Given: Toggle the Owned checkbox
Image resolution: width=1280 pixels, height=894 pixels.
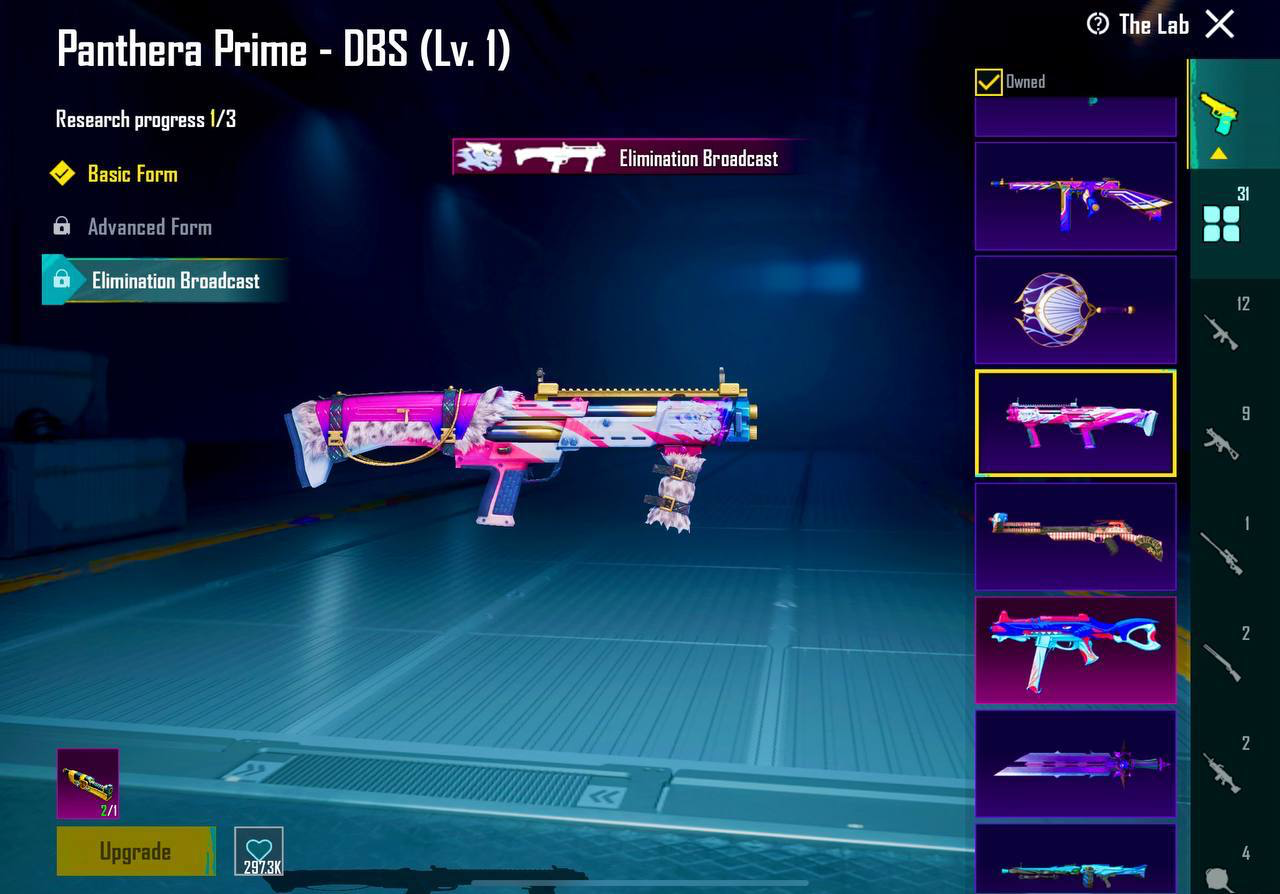Looking at the screenshot, I should (x=988, y=82).
